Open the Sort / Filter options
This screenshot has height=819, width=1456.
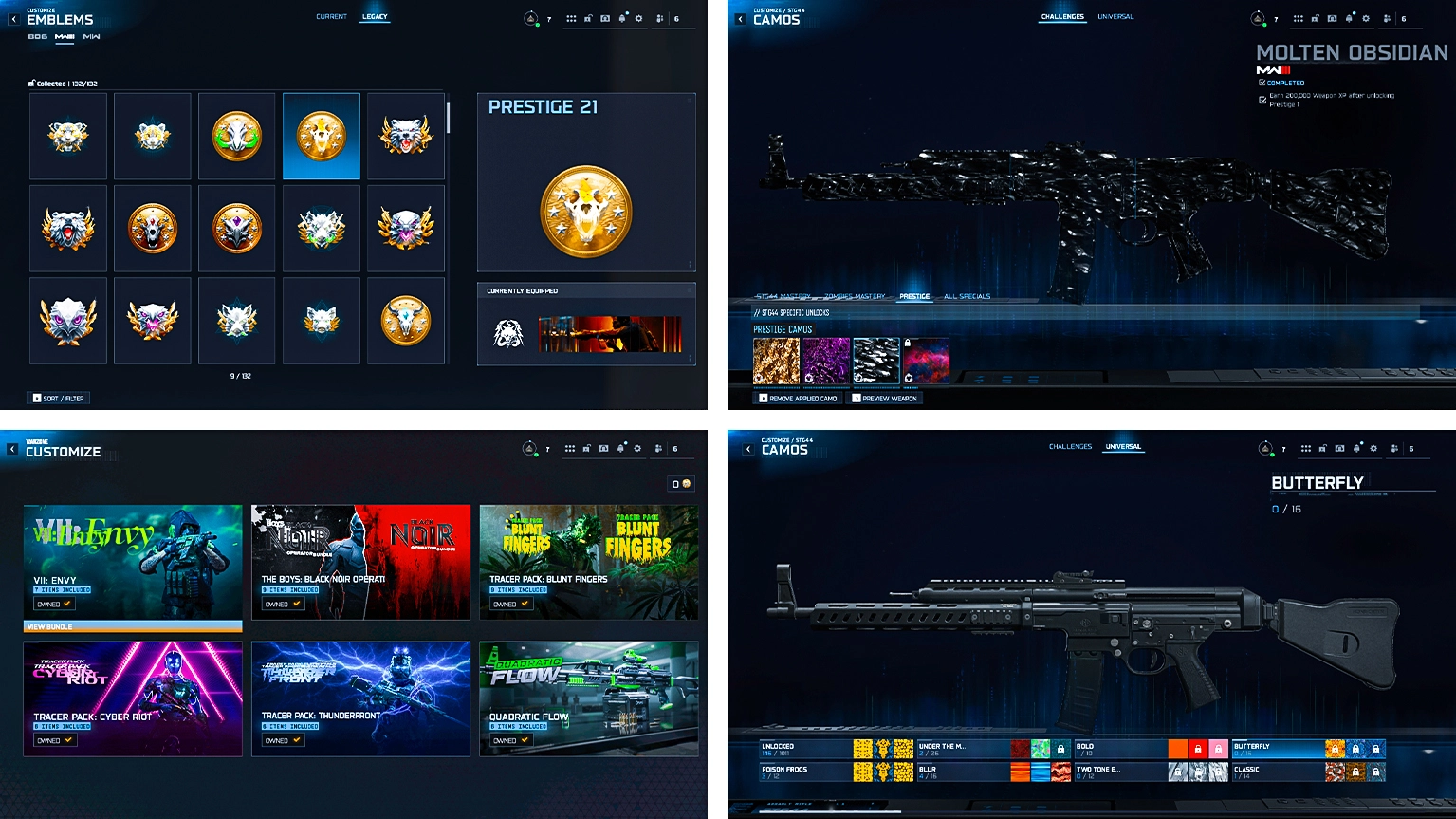[x=57, y=398]
